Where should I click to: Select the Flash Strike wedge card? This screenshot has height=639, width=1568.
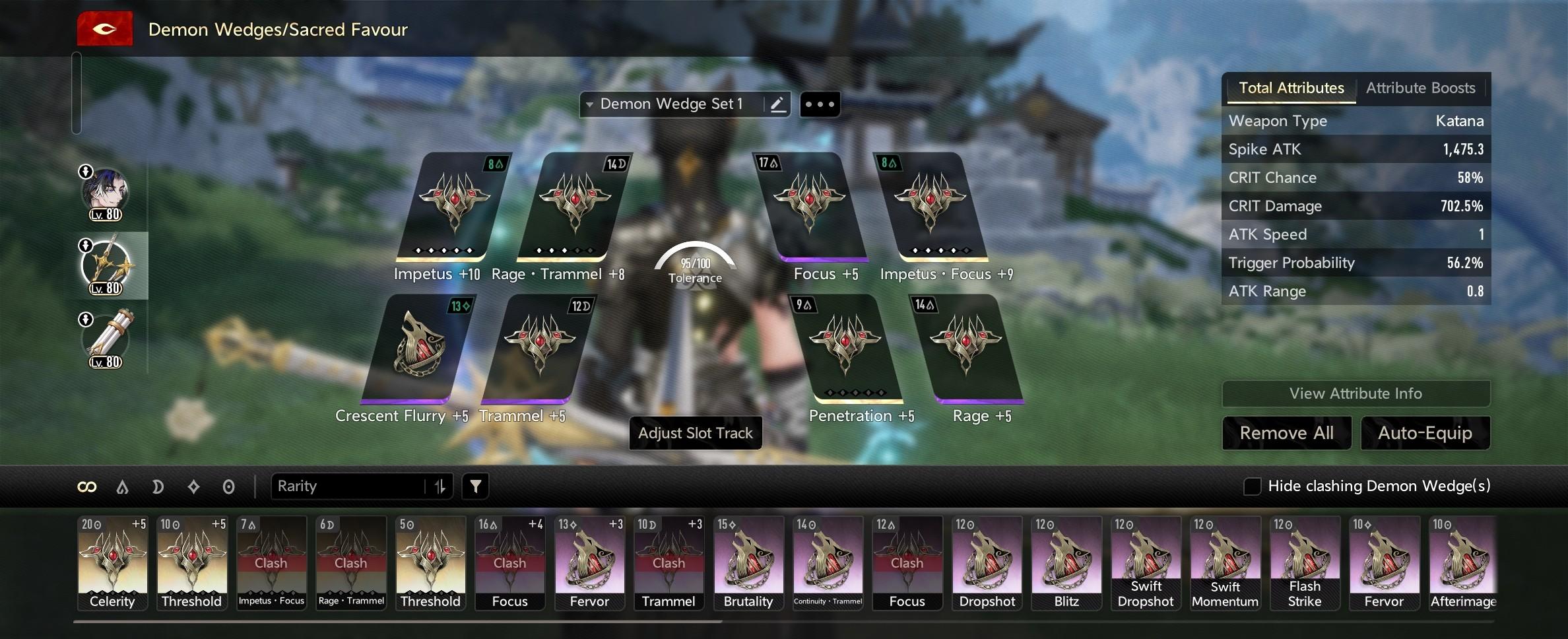coord(1305,562)
